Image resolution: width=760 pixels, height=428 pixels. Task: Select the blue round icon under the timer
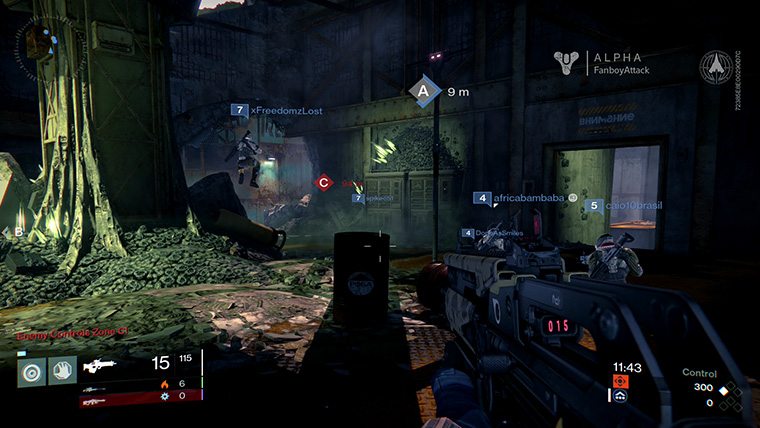[x=620, y=396]
